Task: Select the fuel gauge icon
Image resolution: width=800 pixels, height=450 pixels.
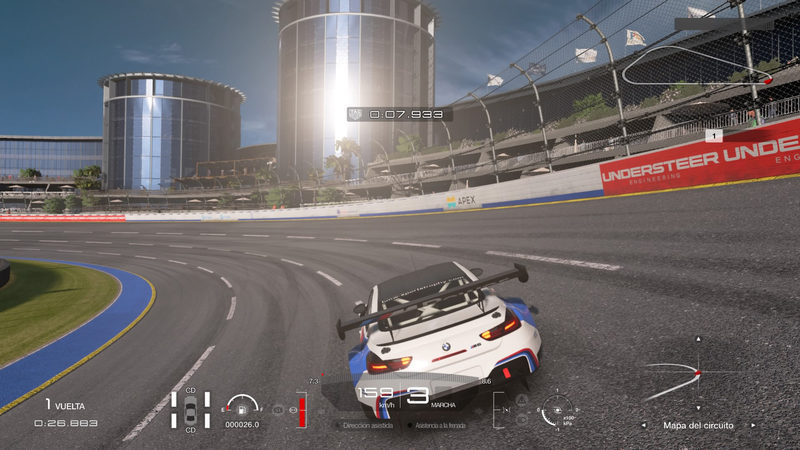Action: tap(241, 405)
